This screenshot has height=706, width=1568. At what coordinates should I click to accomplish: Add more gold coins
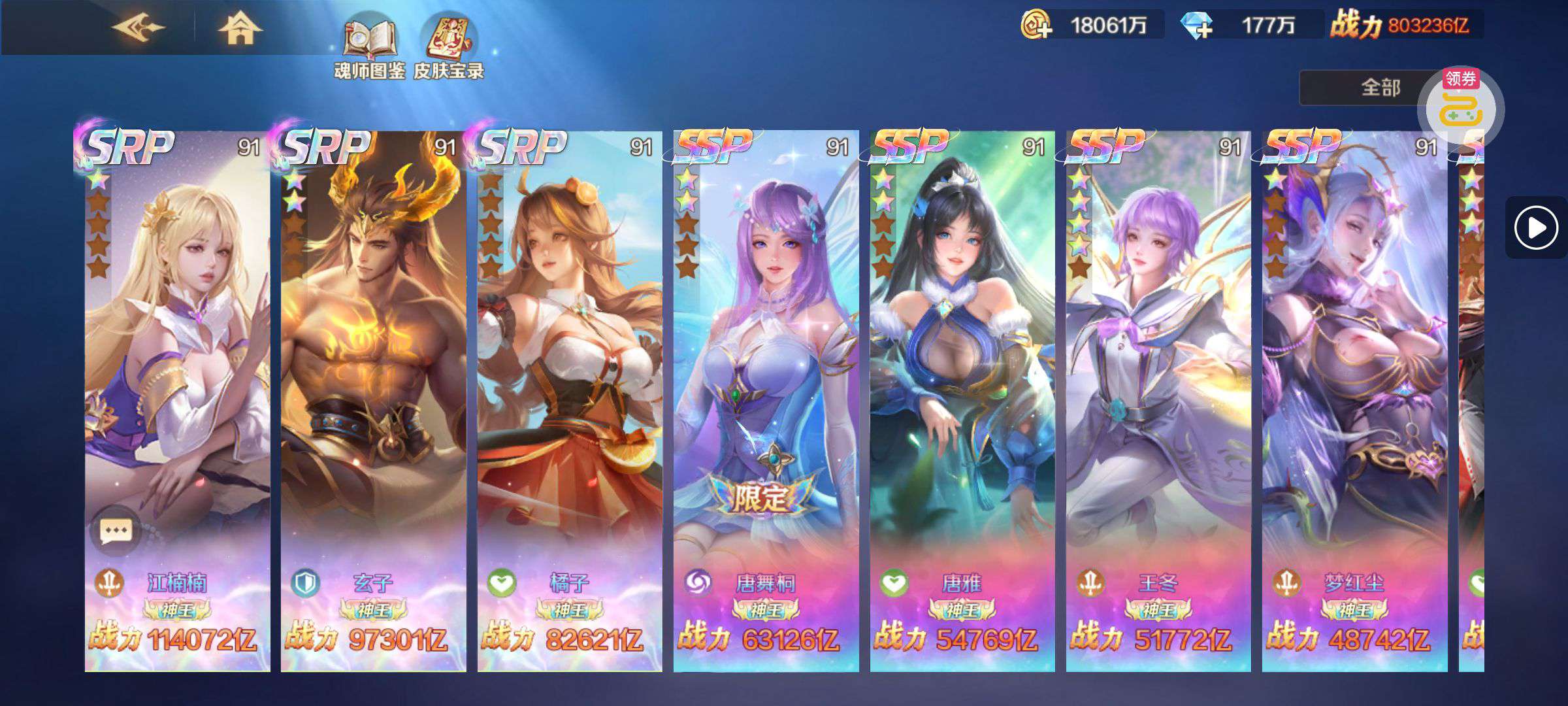1037,25
